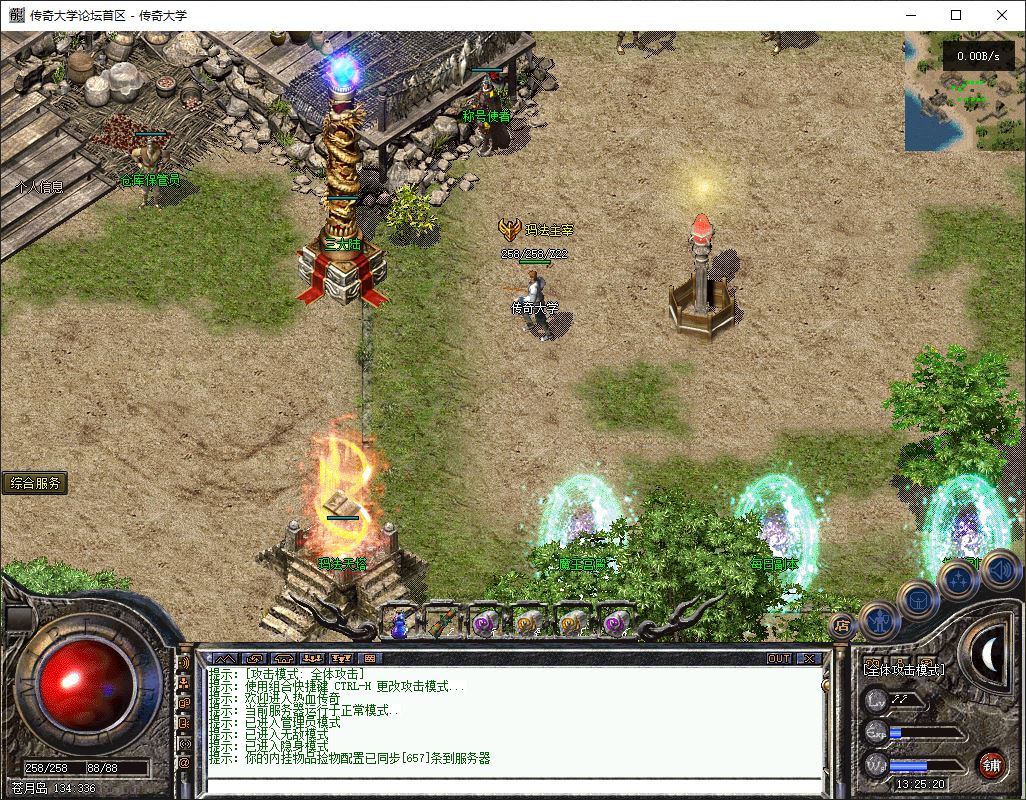Close the game with chat bar X
1026x800 pixels.
click(808, 658)
